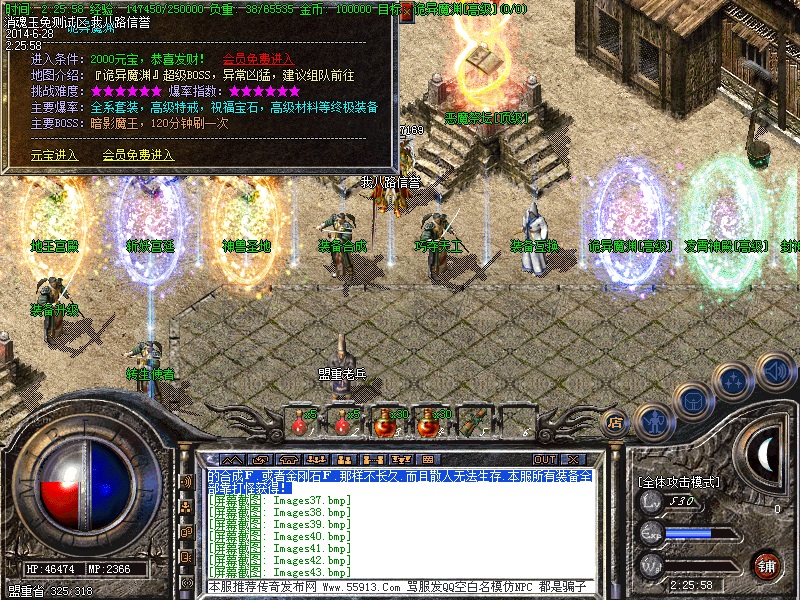Open the red 铺 stall button
Screen dimensions: 800x600
point(767,565)
